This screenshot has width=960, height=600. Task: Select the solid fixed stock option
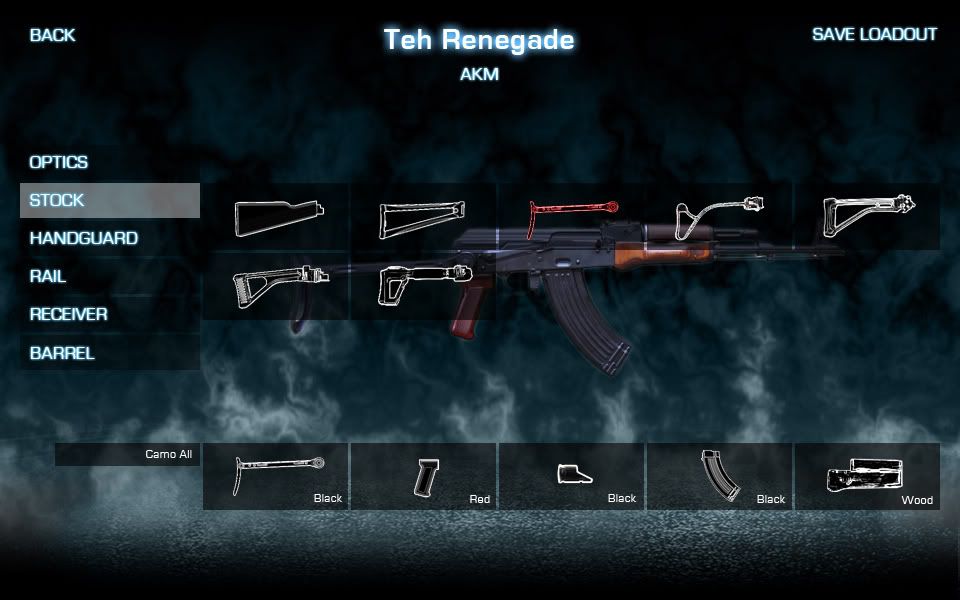[276, 217]
